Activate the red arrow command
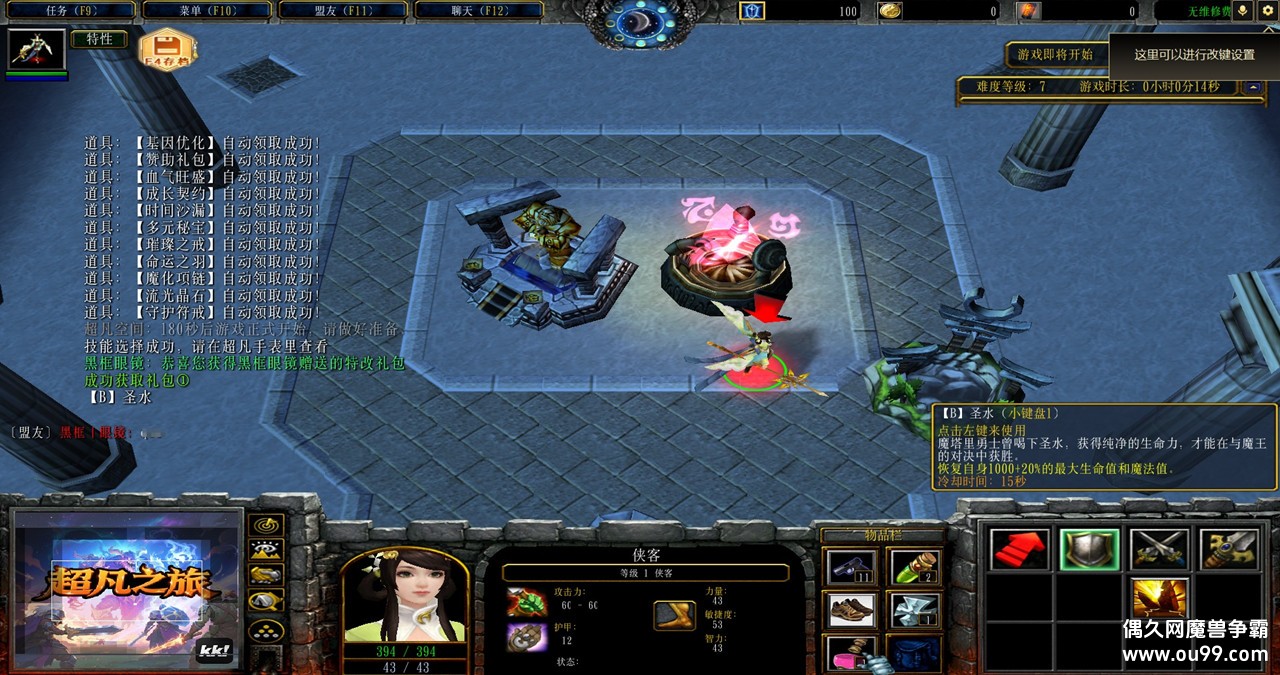Viewport: 1280px width, 675px height. pyautogui.click(x=1019, y=550)
